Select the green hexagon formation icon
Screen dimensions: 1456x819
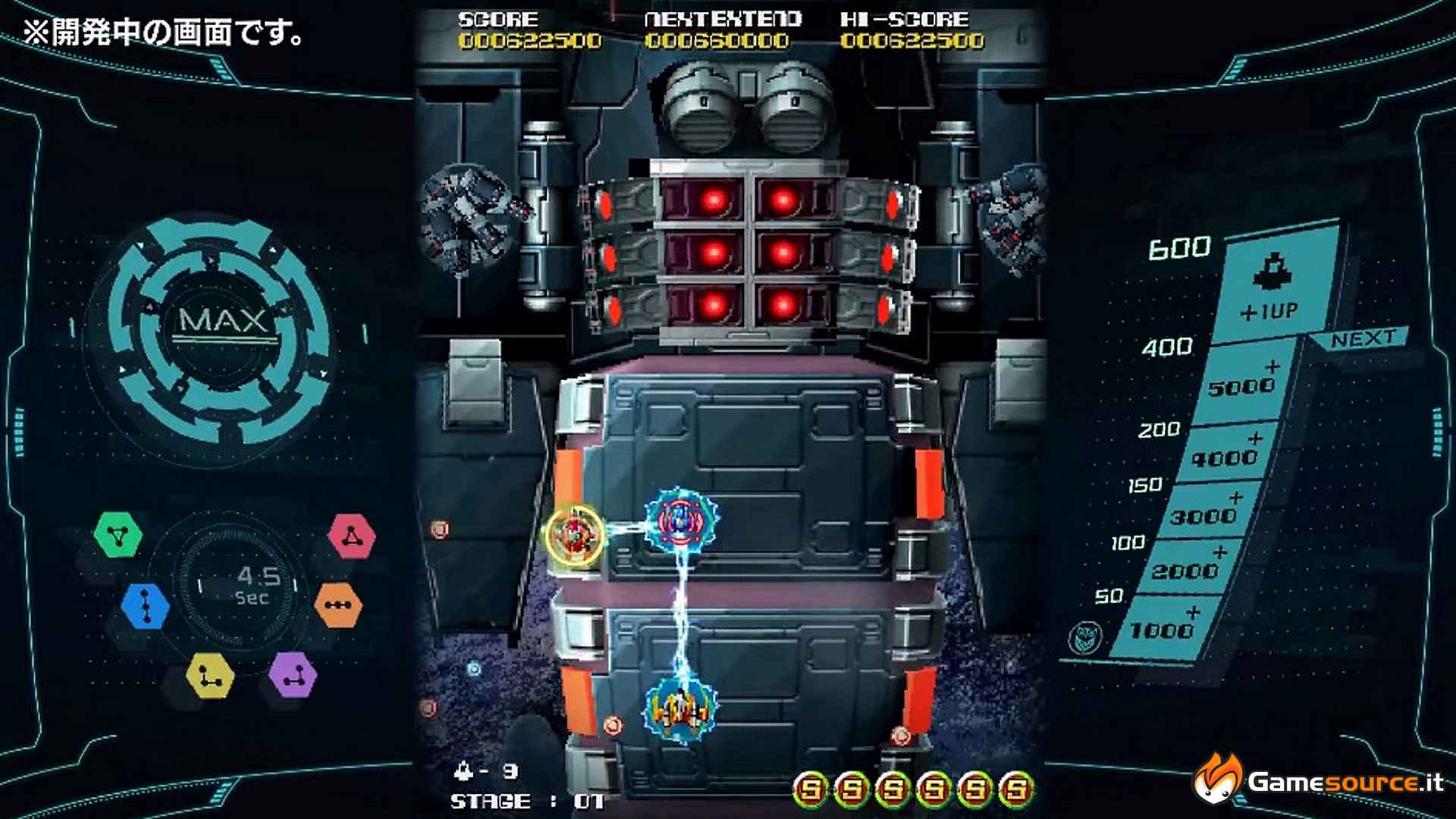tap(118, 535)
